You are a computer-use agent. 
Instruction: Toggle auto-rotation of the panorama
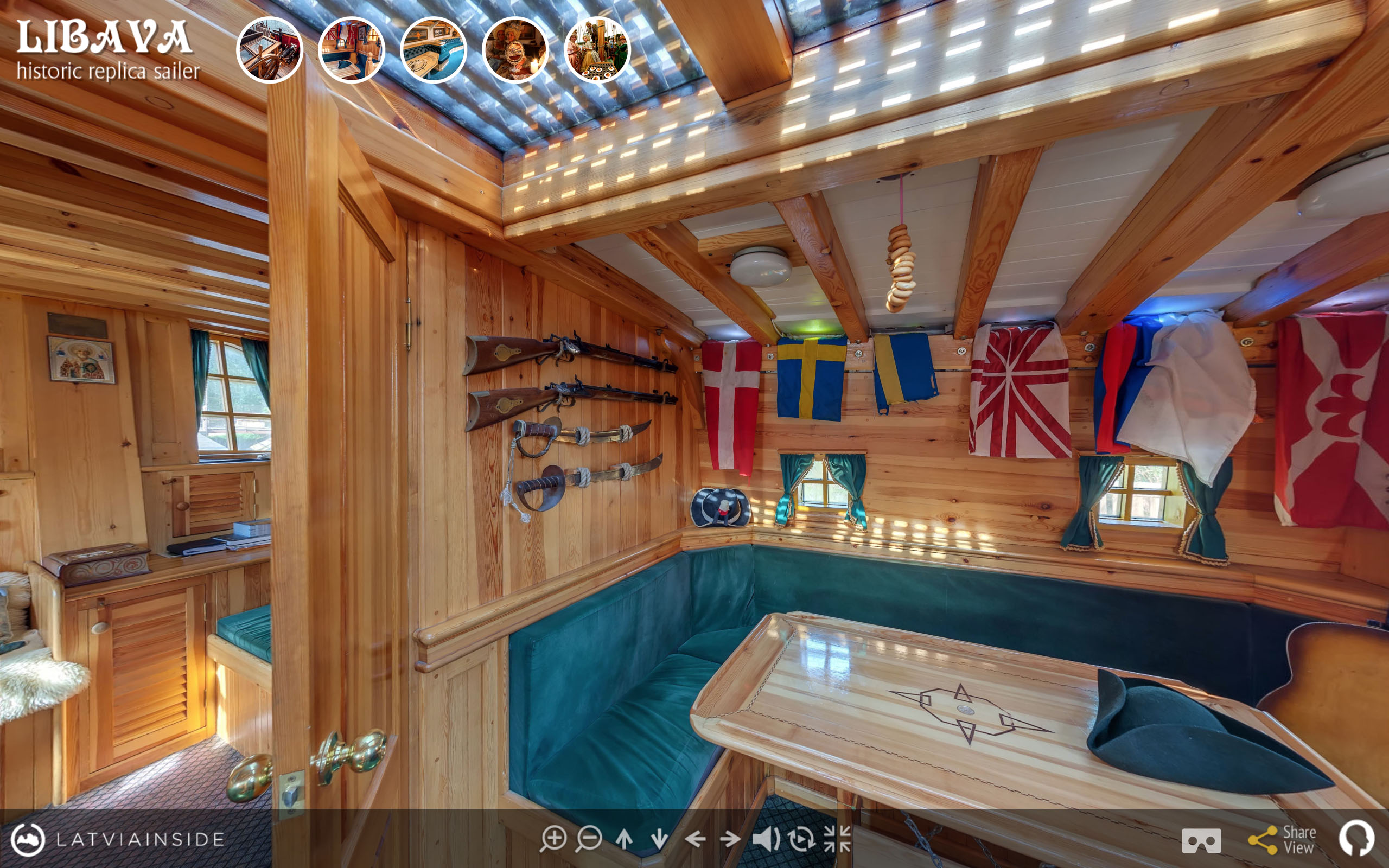coord(801,839)
